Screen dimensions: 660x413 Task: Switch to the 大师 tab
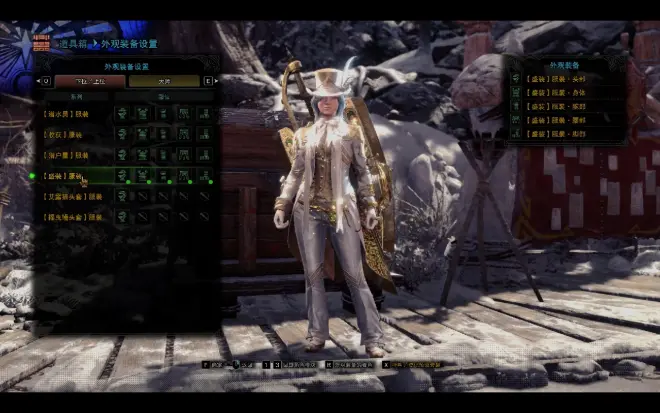[x=164, y=81]
